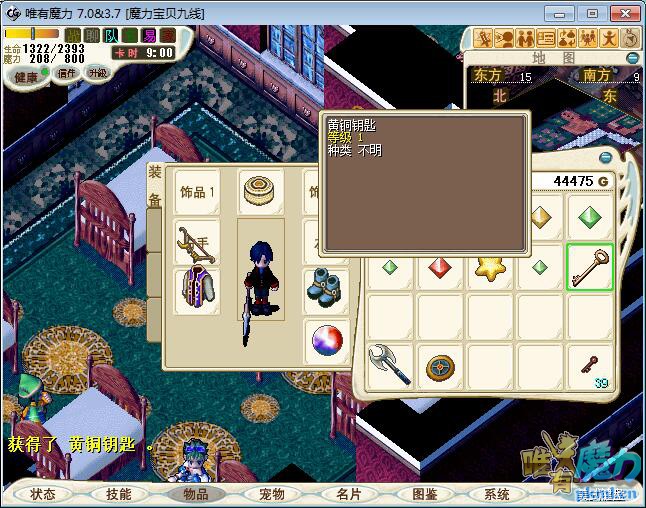
Task: Click the 升級 level-up button
Action: [x=98, y=73]
